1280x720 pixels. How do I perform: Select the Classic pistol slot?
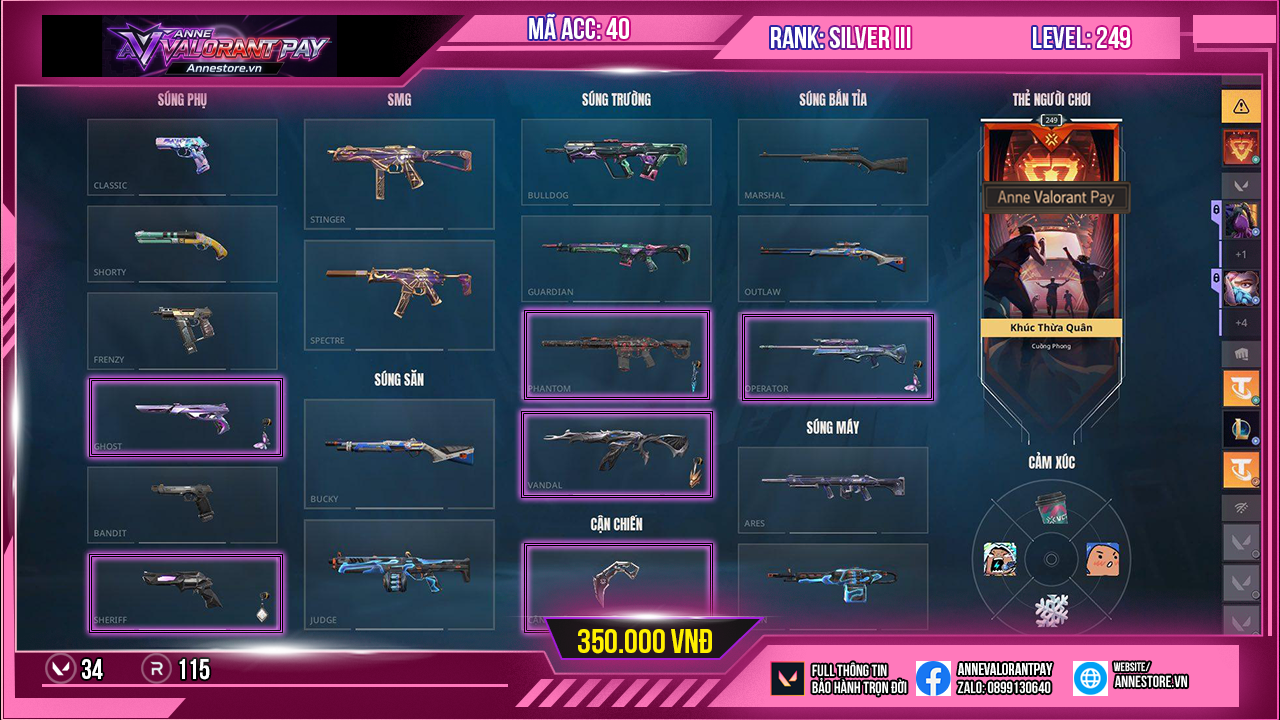pos(182,157)
